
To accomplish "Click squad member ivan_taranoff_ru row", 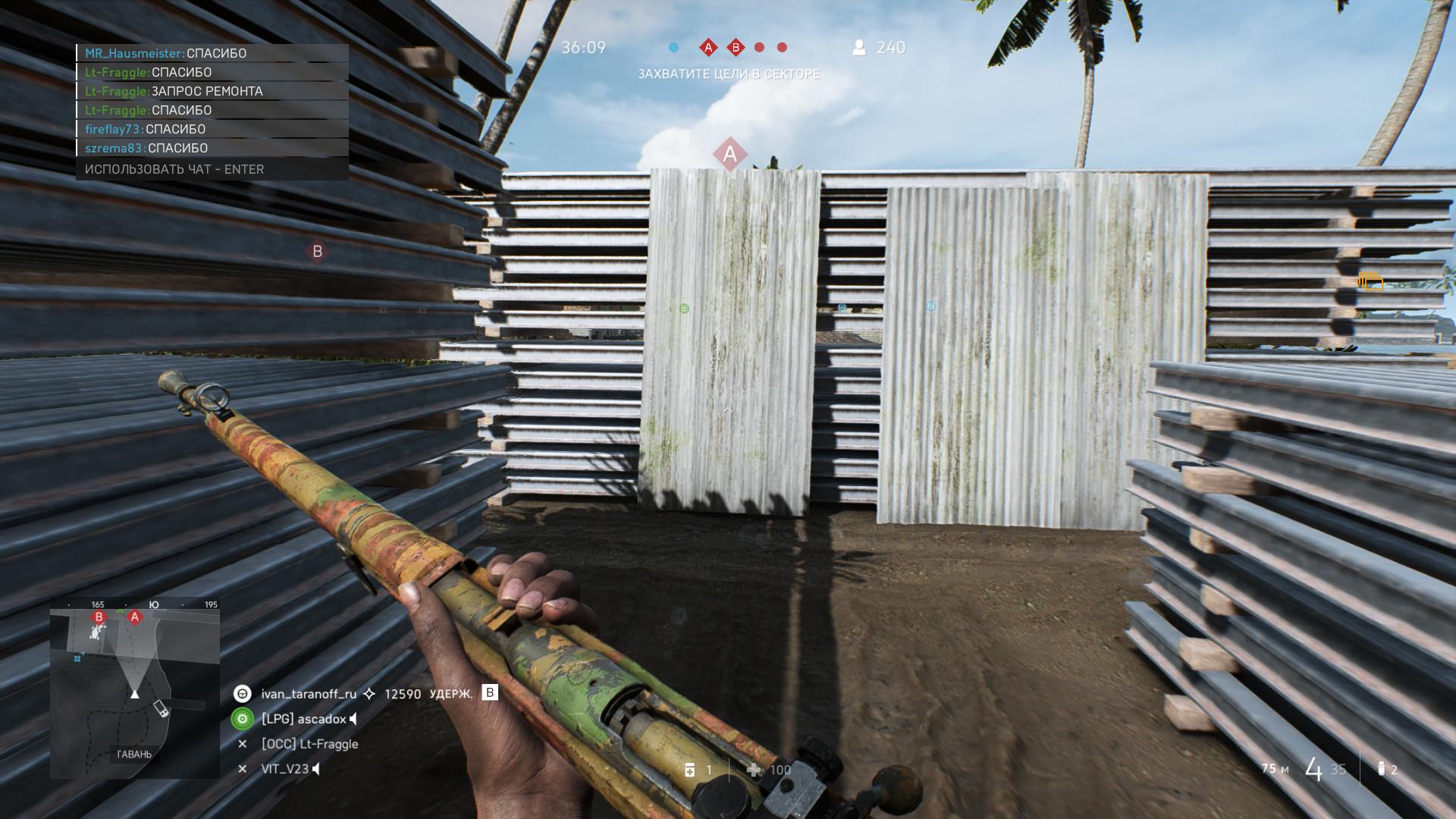I will [309, 694].
